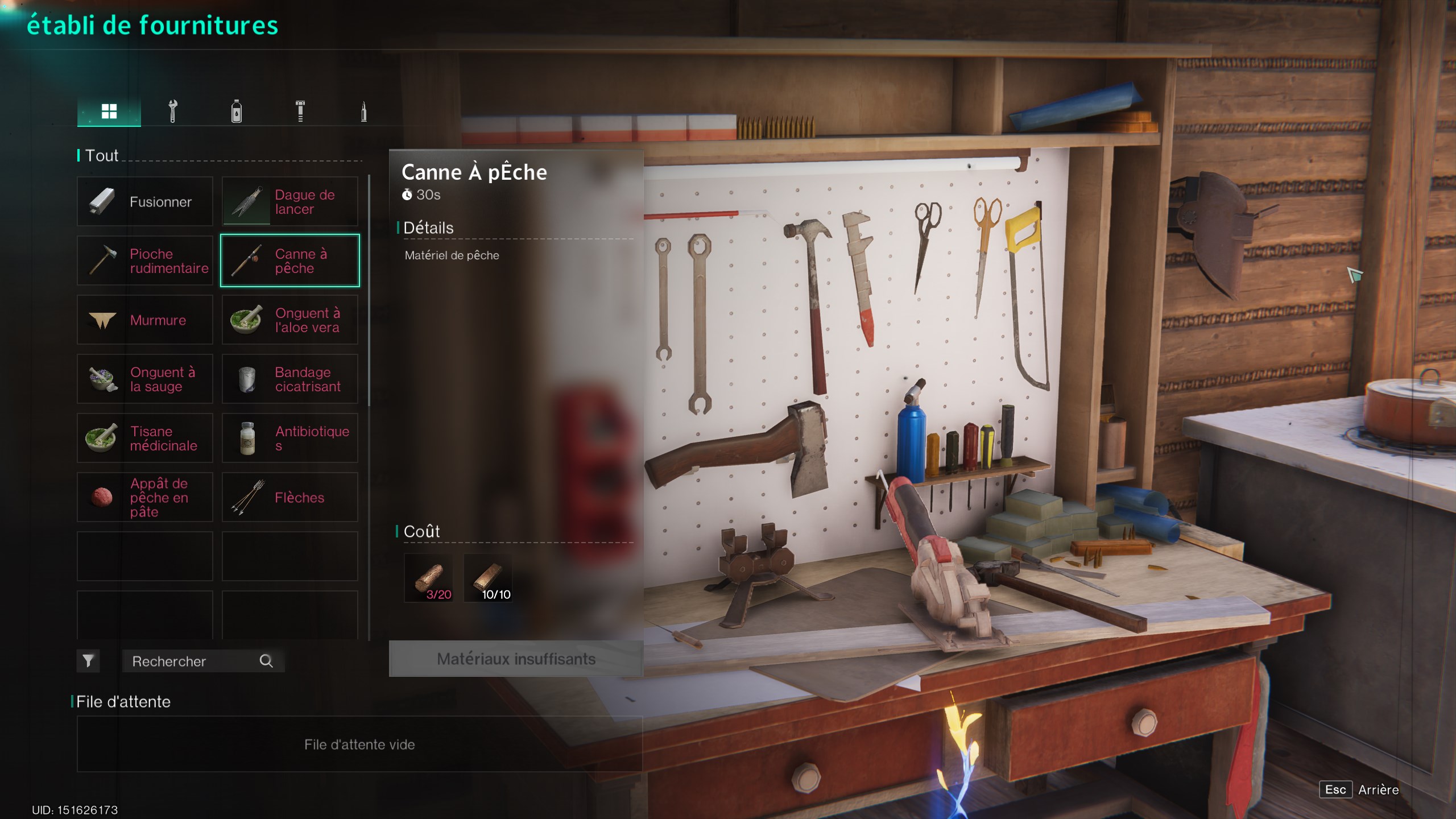This screenshot has width=1456, height=819.
Task: Select the bottle consumables category tab
Action: [237, 111]
